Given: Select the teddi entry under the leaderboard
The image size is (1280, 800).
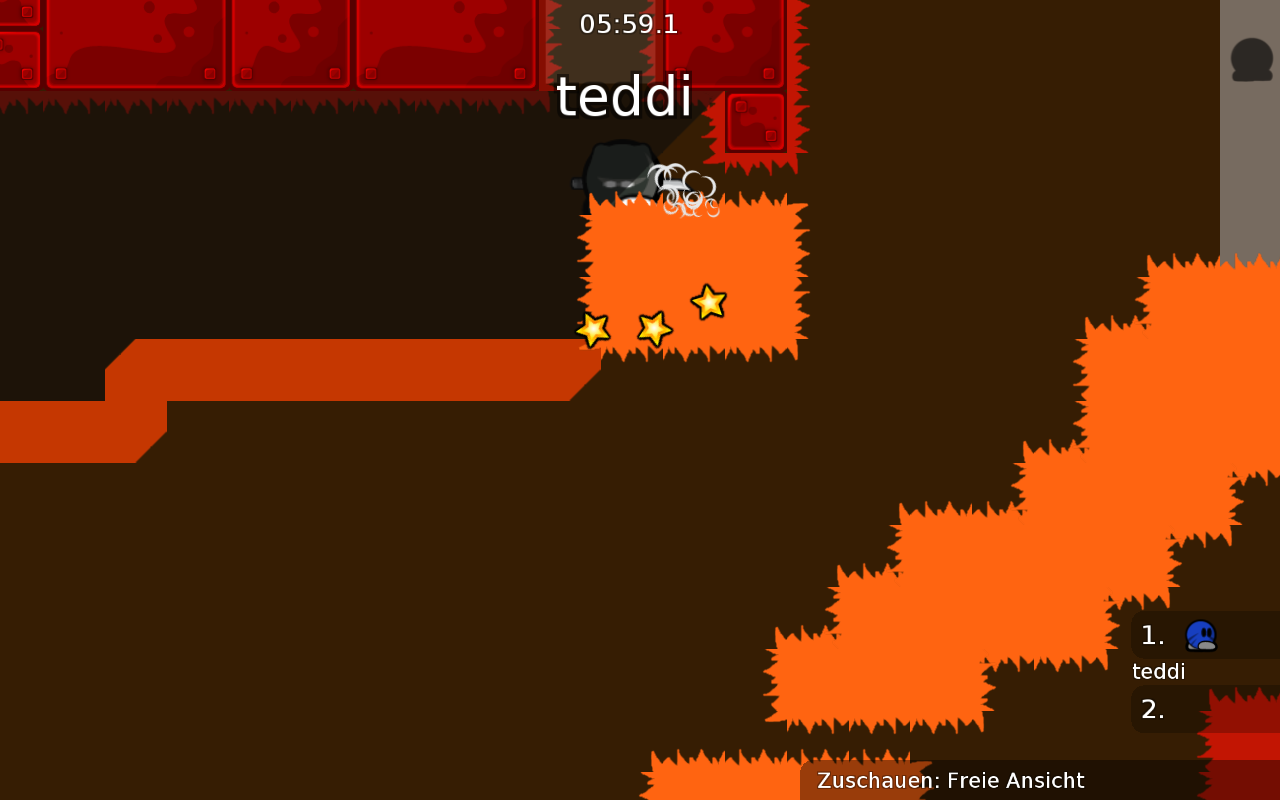Looking at the screenshot, I should coord(1157,671).
